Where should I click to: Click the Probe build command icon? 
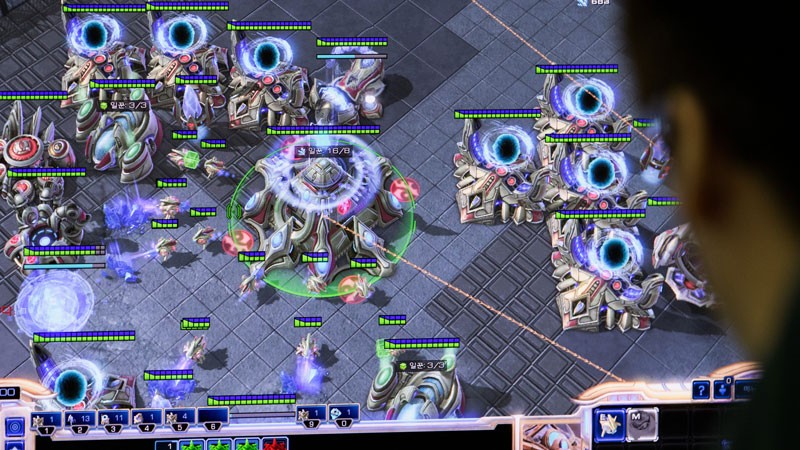609,425
